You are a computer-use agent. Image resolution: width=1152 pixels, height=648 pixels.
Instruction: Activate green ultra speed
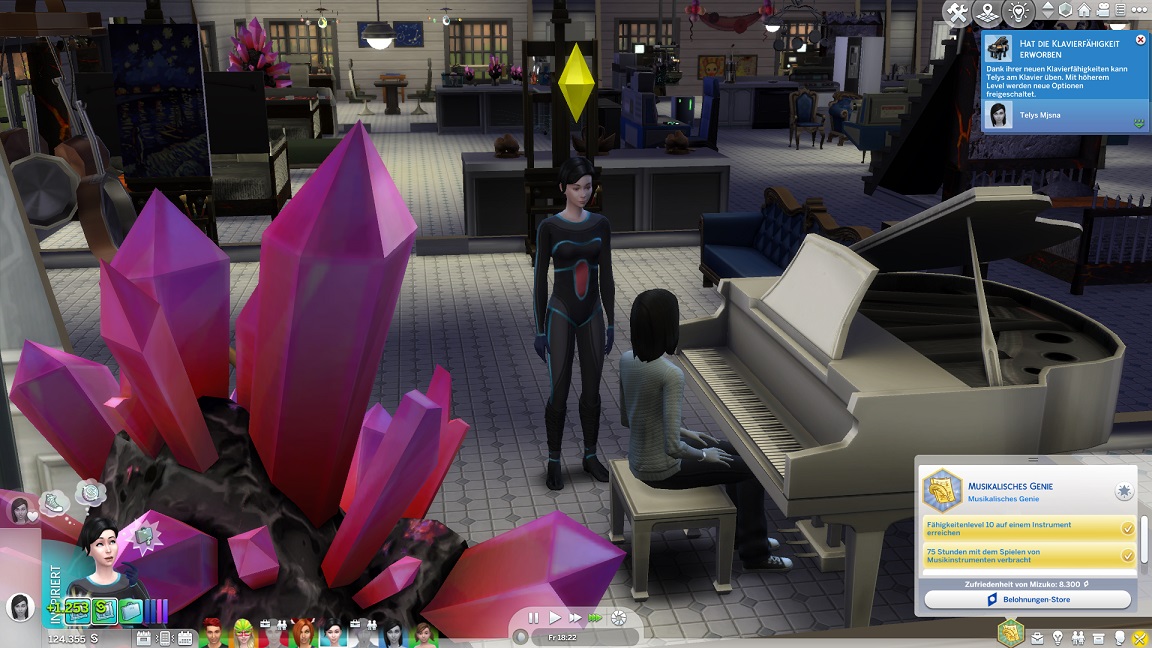click(x=596, y=618)
